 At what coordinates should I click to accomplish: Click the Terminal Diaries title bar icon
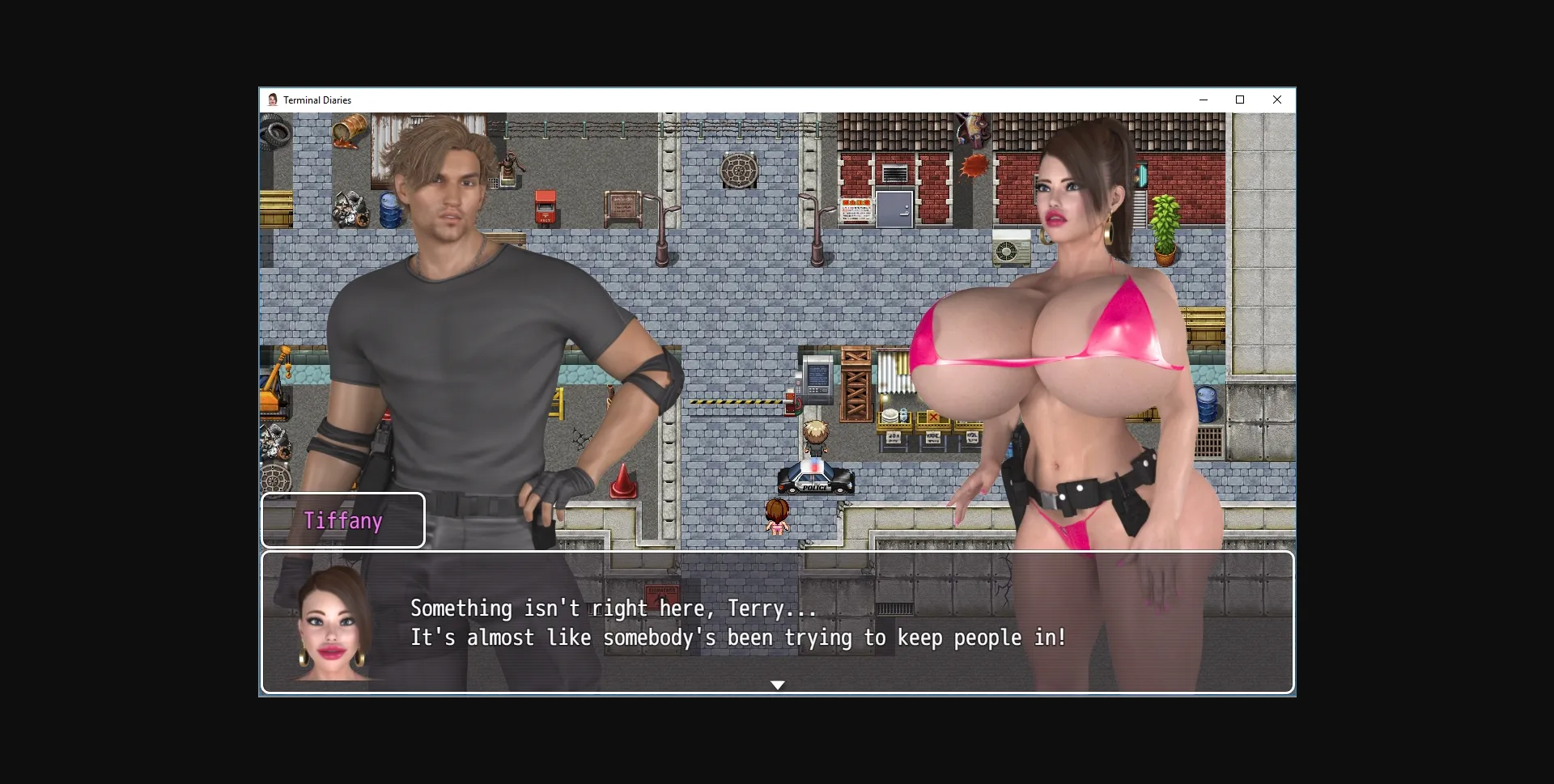(x=274, y=100)
